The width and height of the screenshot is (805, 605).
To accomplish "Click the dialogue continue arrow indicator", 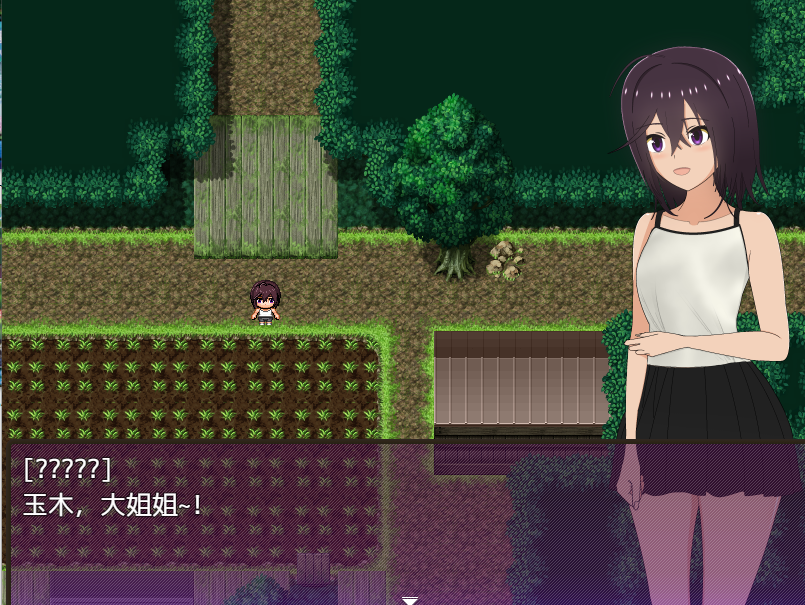I will coord(410,600).
